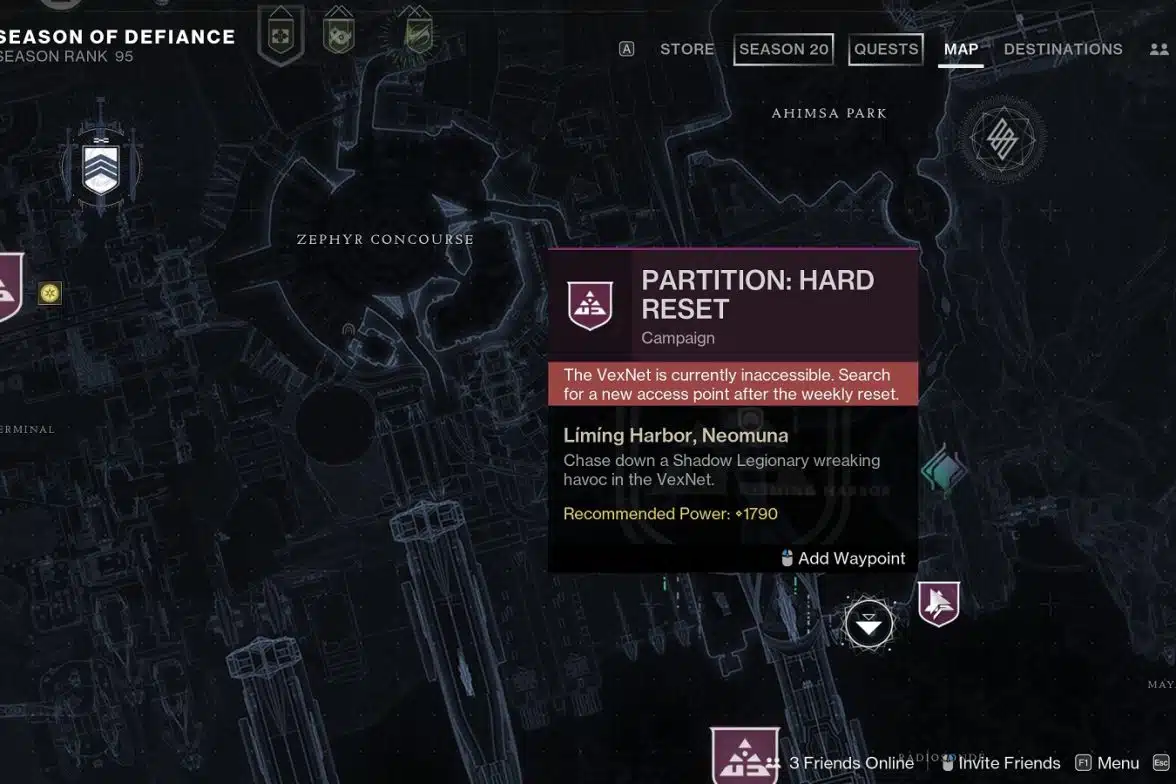
Task: Click the teal diamond map marker
Action: pos(943,471)
